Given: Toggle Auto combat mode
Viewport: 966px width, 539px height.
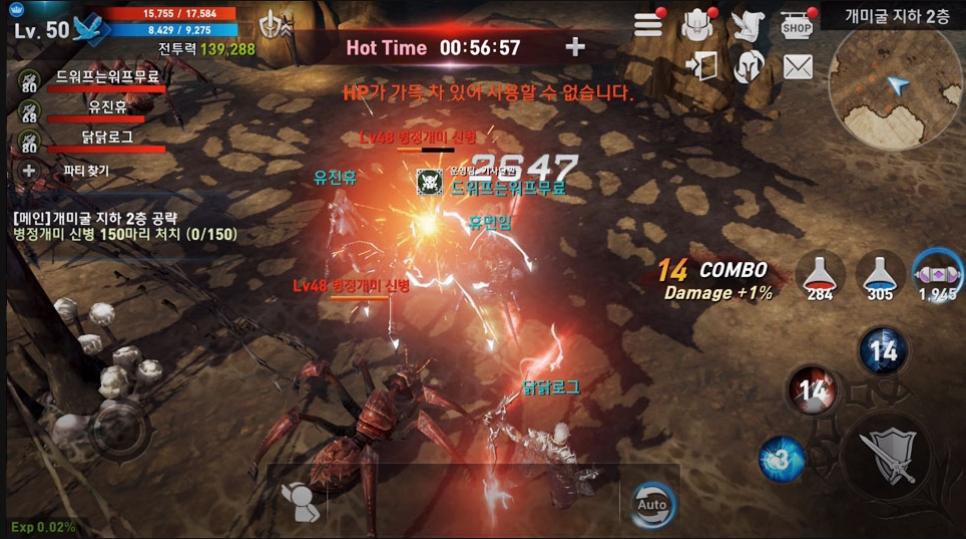Looking at the screenshot, I should click(x=651, y=503).
